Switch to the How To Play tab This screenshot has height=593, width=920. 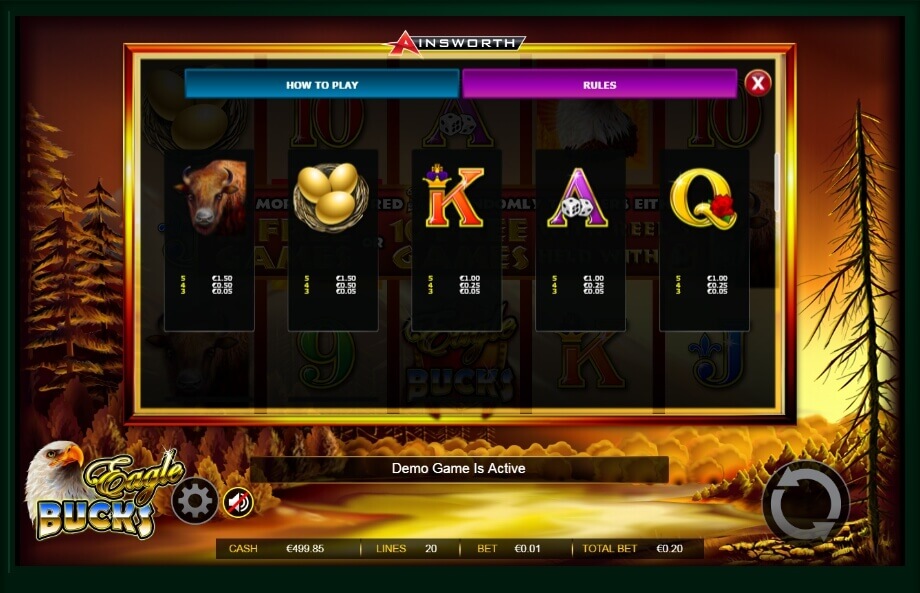click(322, 85)
